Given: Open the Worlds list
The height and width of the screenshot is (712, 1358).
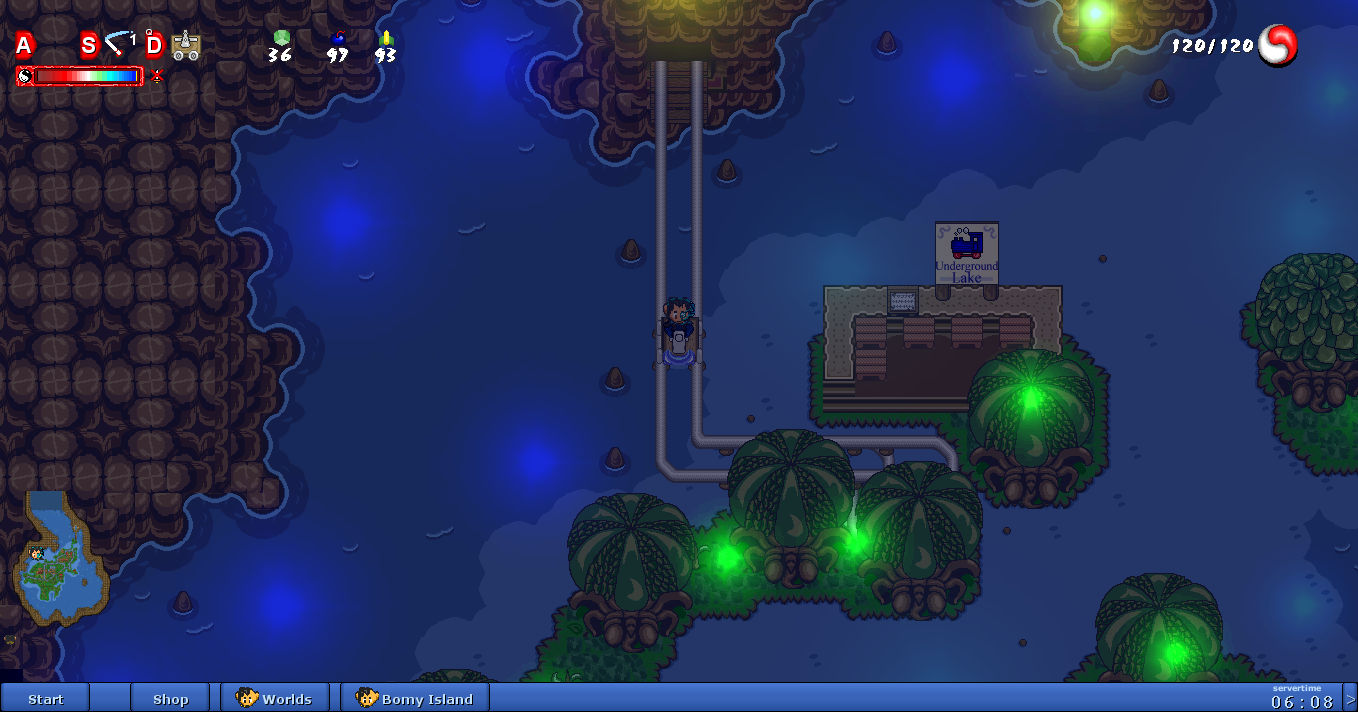Looking at the screenshot, I should pos(275,698).
